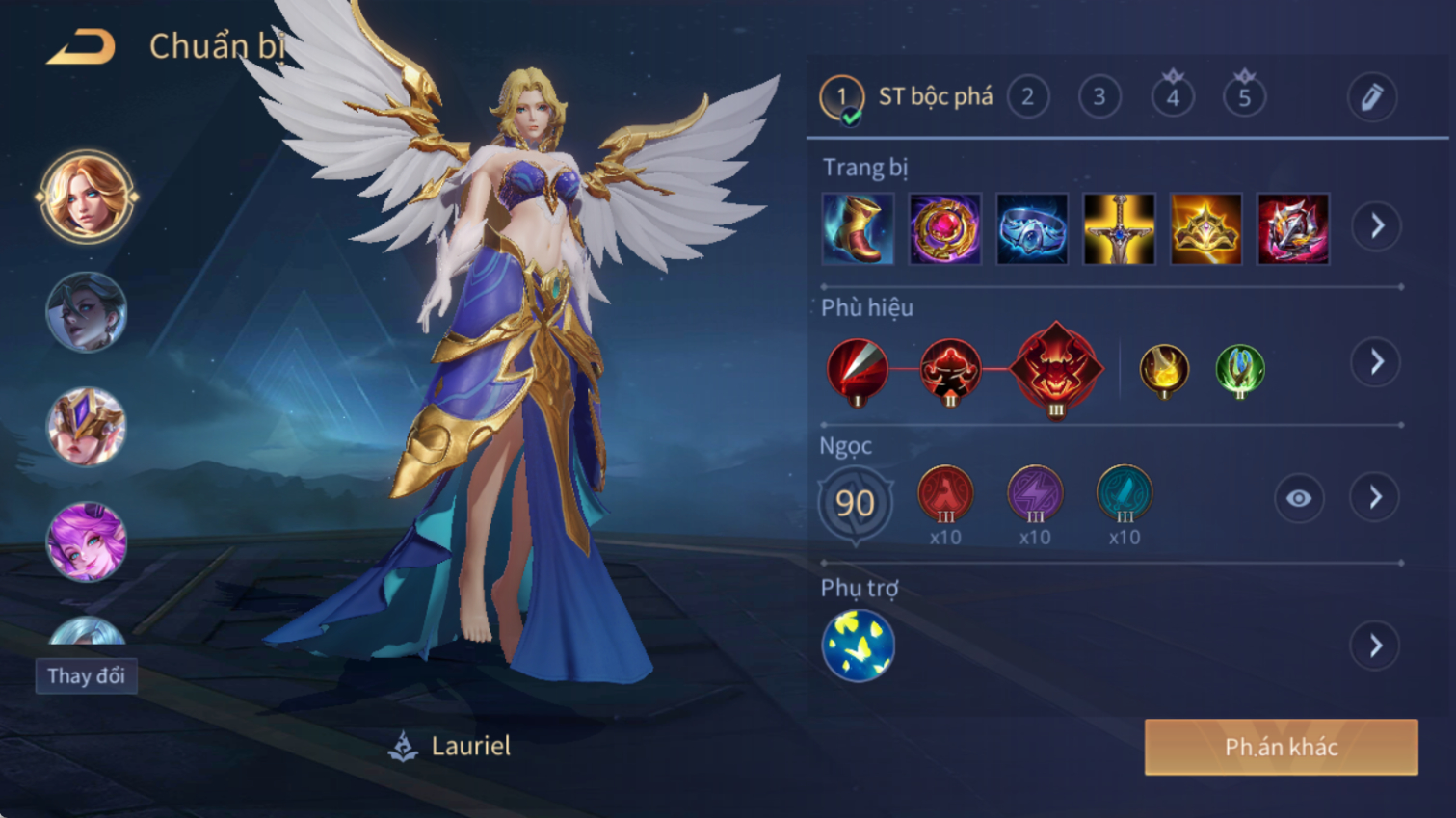Switch to build preset 3
This screenshot has width=1456, height=818.
pyautogui.click(x=1099, y=96)
